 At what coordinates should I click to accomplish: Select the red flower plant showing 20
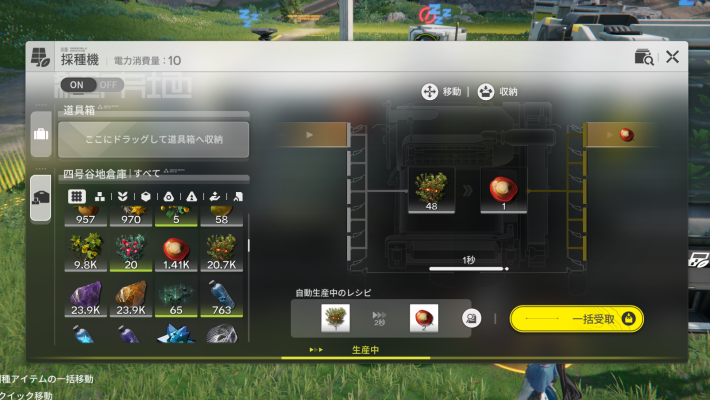click(130, 252)
